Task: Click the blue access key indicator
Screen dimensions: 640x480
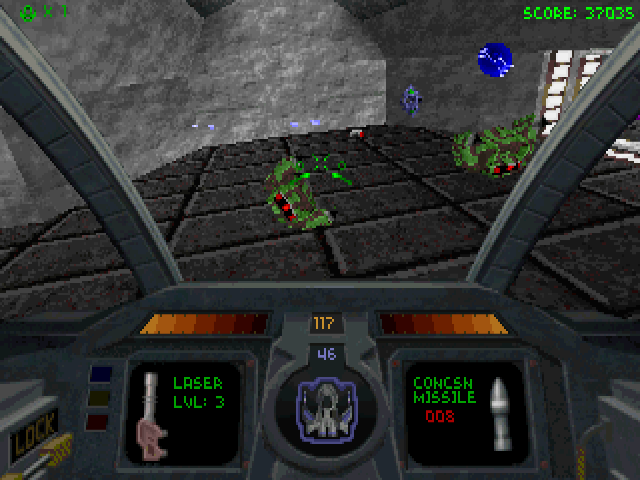Action: click(100, 376)
